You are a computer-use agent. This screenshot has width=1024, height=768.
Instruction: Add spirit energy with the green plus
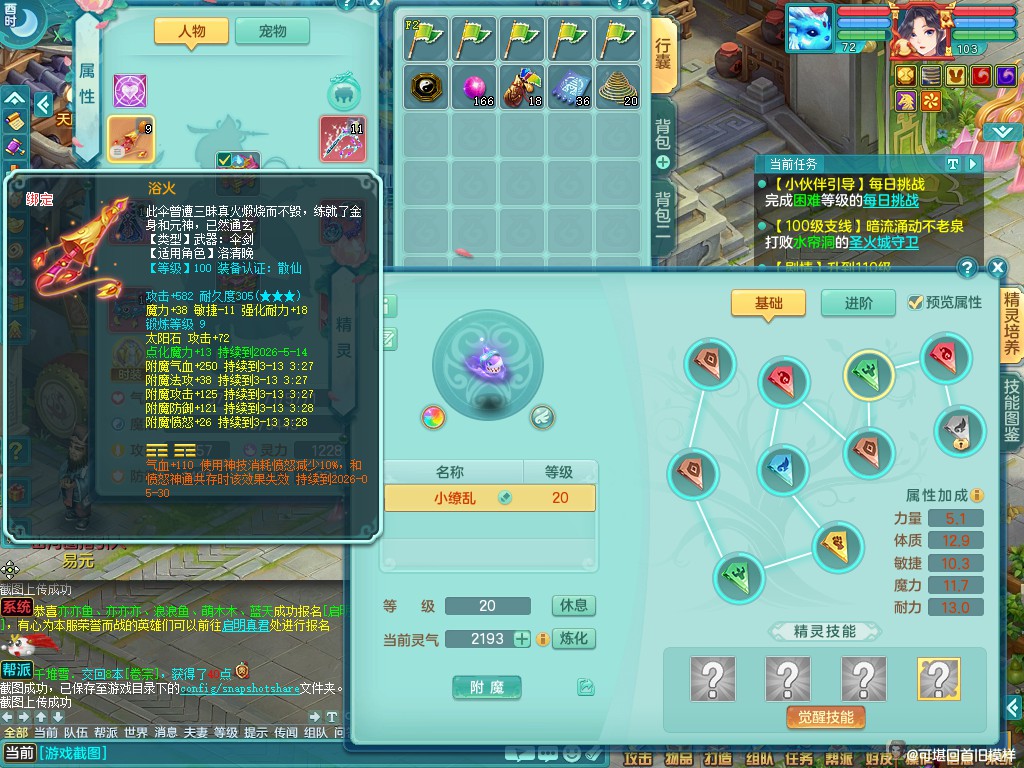coord(521,638)
